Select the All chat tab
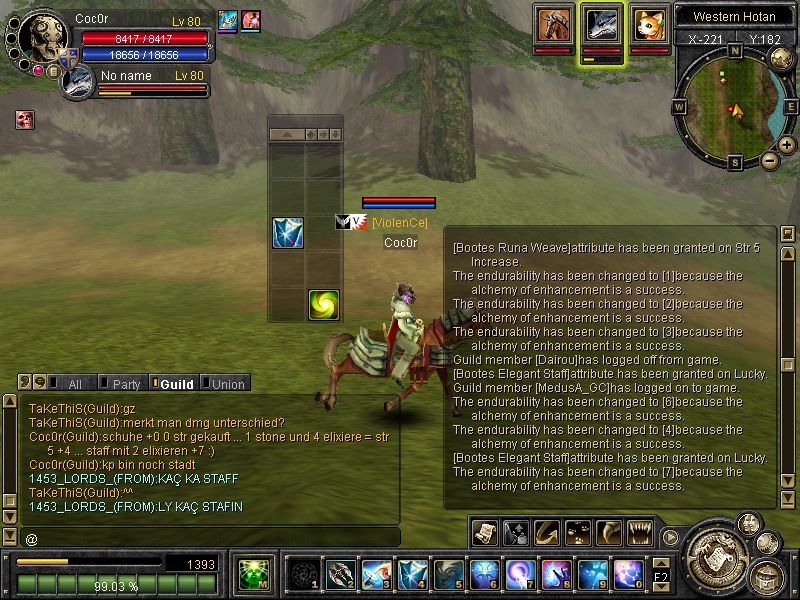Screen dimensions: 800x600 (x=70, y=384)
